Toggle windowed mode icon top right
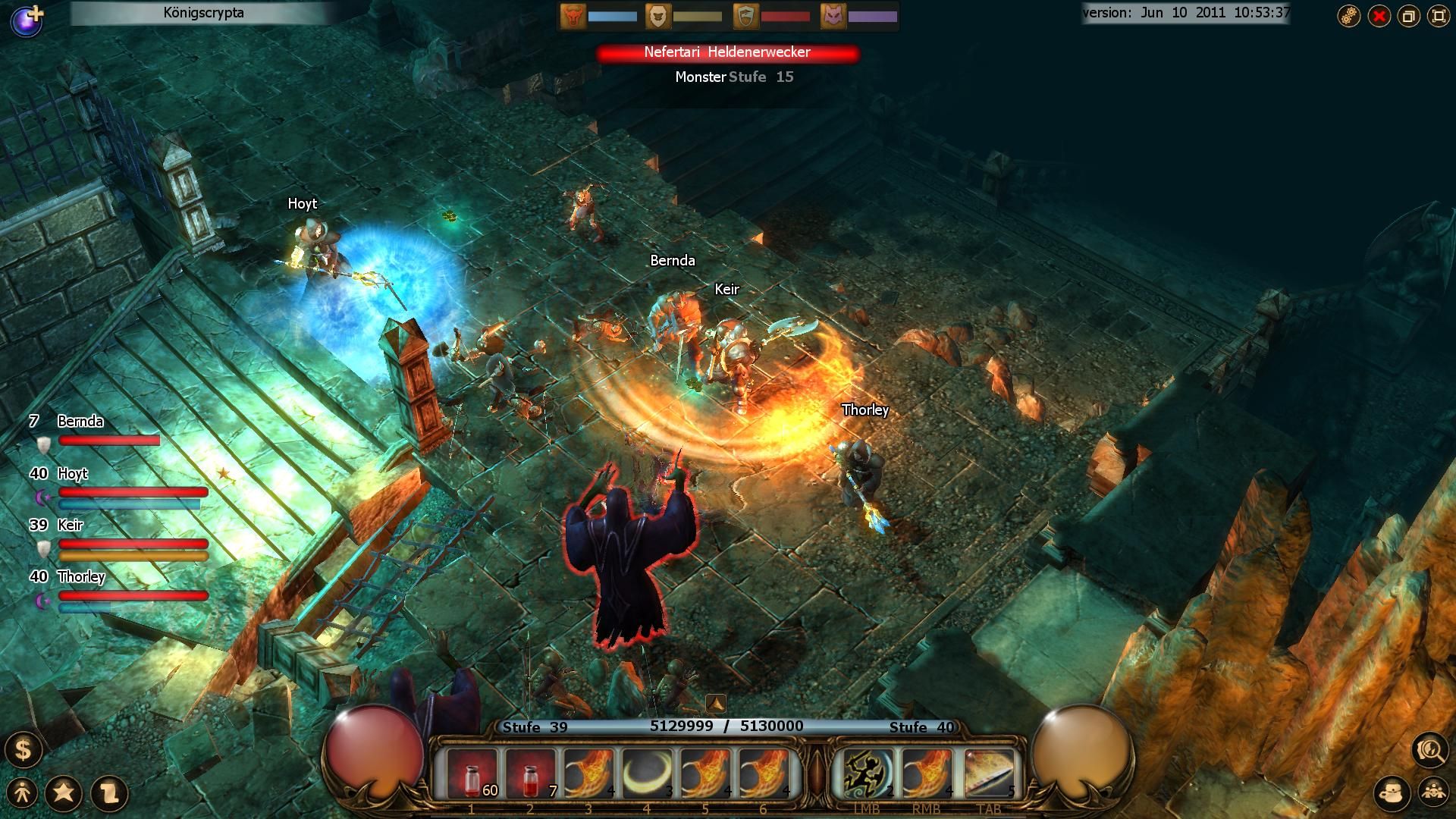 pyautogui.click(x=1408, y=15)
